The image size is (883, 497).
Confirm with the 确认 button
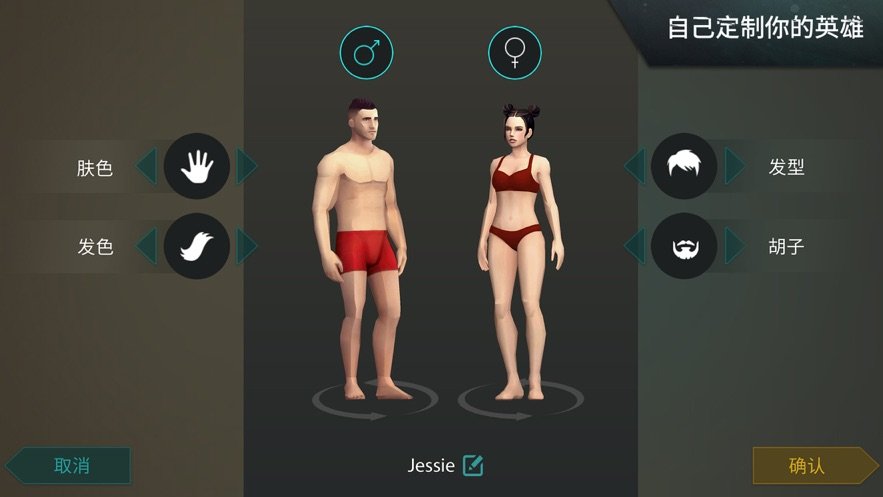tap(807, 465)
